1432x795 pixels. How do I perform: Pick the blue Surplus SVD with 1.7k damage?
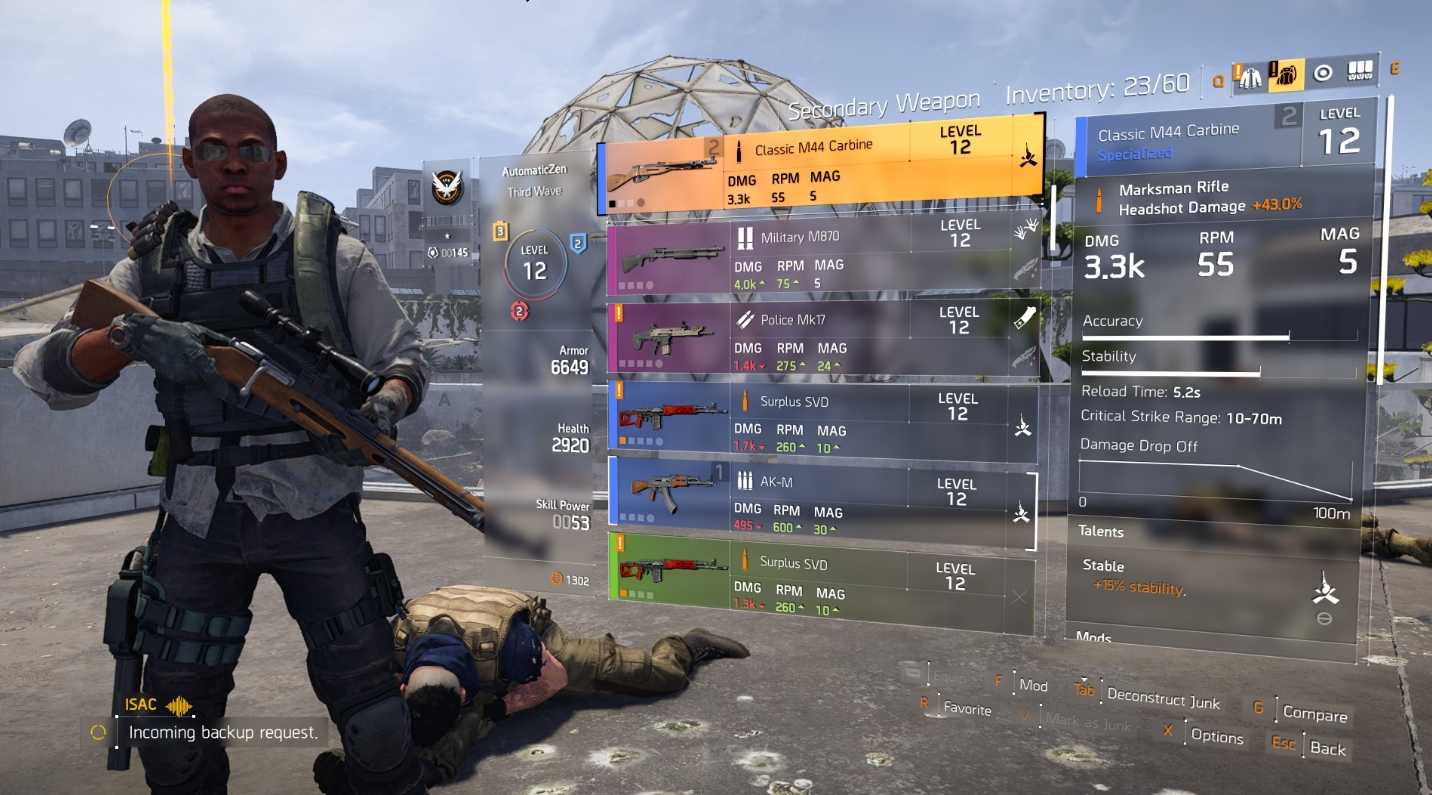click(x=820, y=418)
